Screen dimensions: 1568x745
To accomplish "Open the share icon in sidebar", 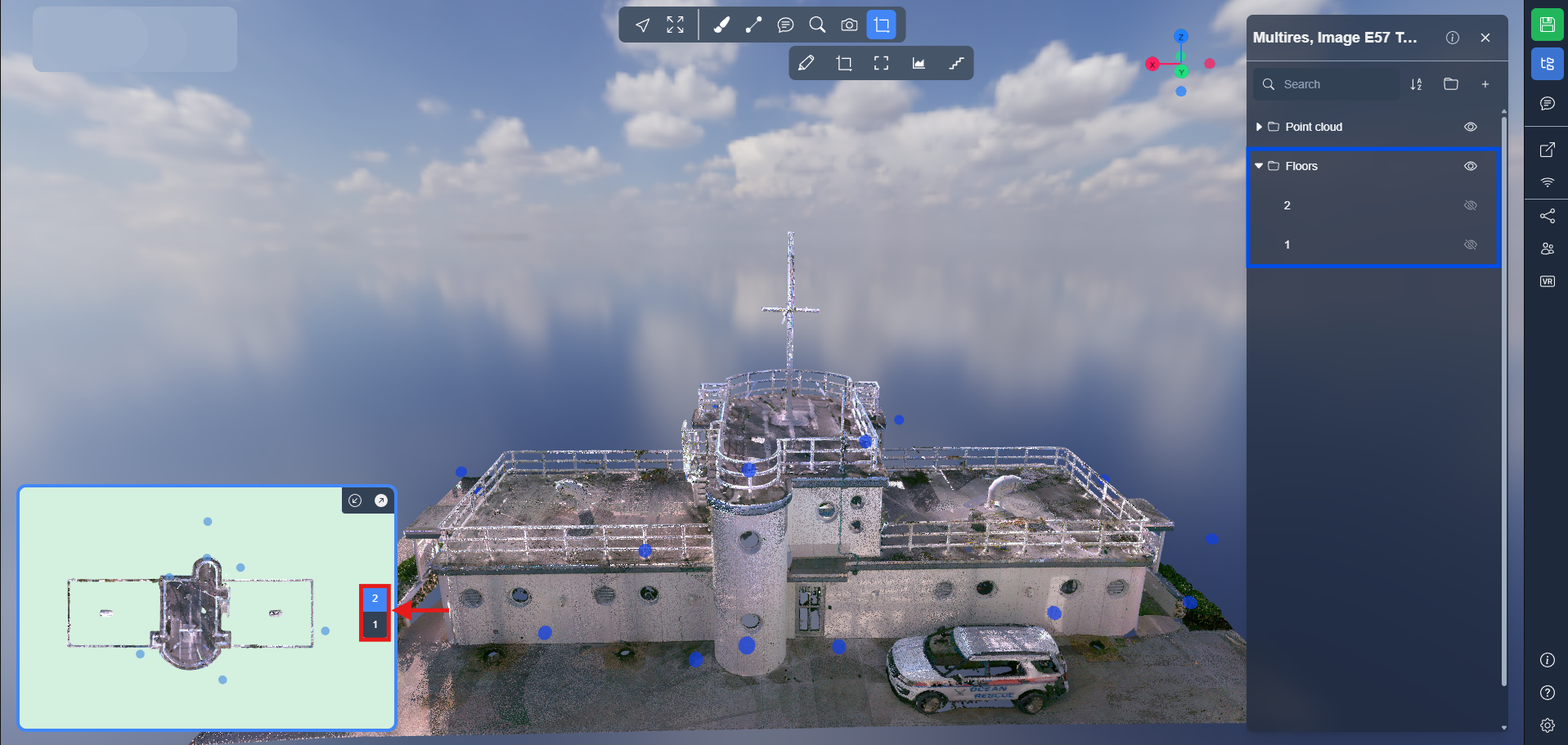I will pyautogui.click(x=1547, y=216).
